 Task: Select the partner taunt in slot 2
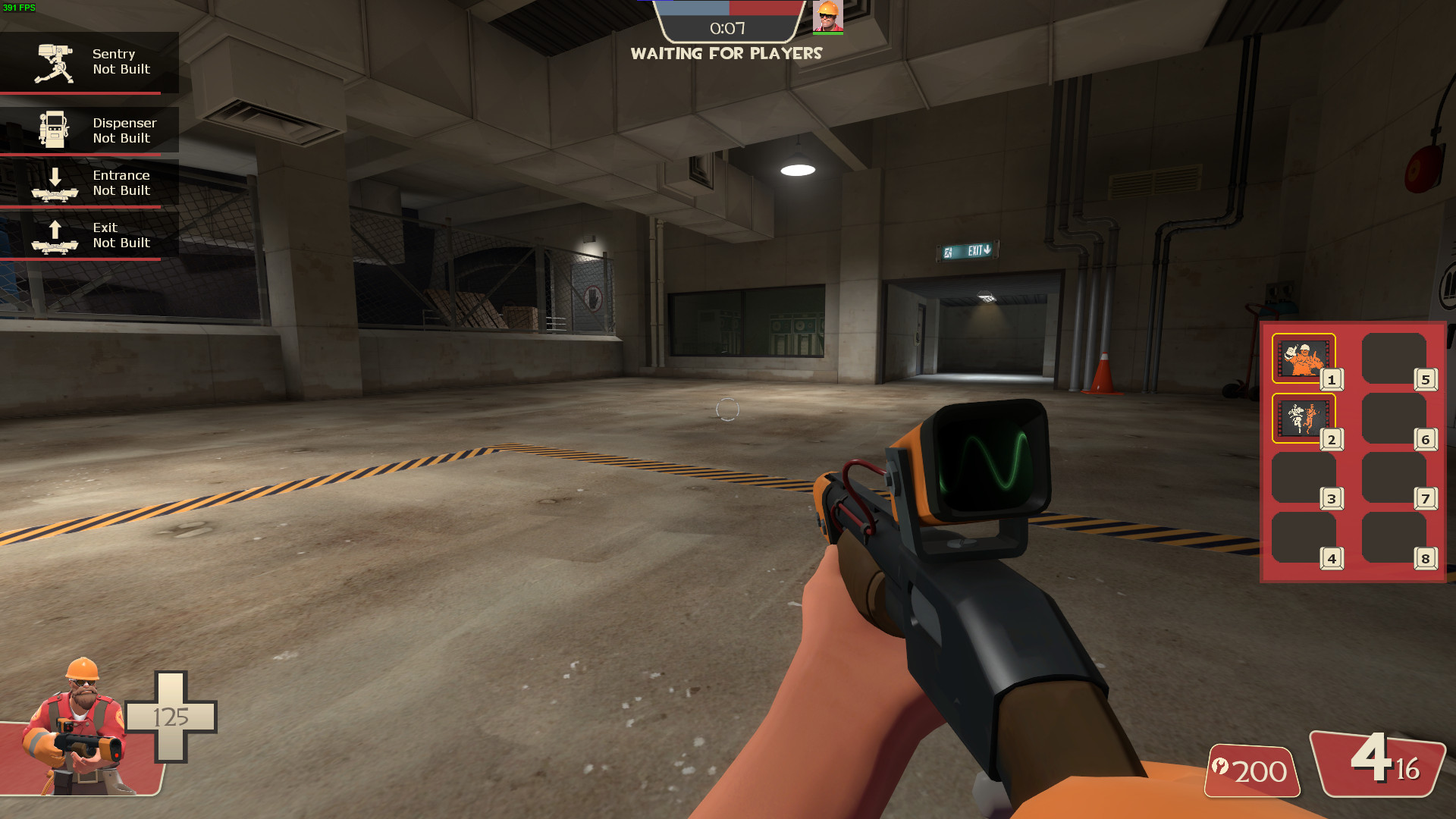(x=1303, y=416)
